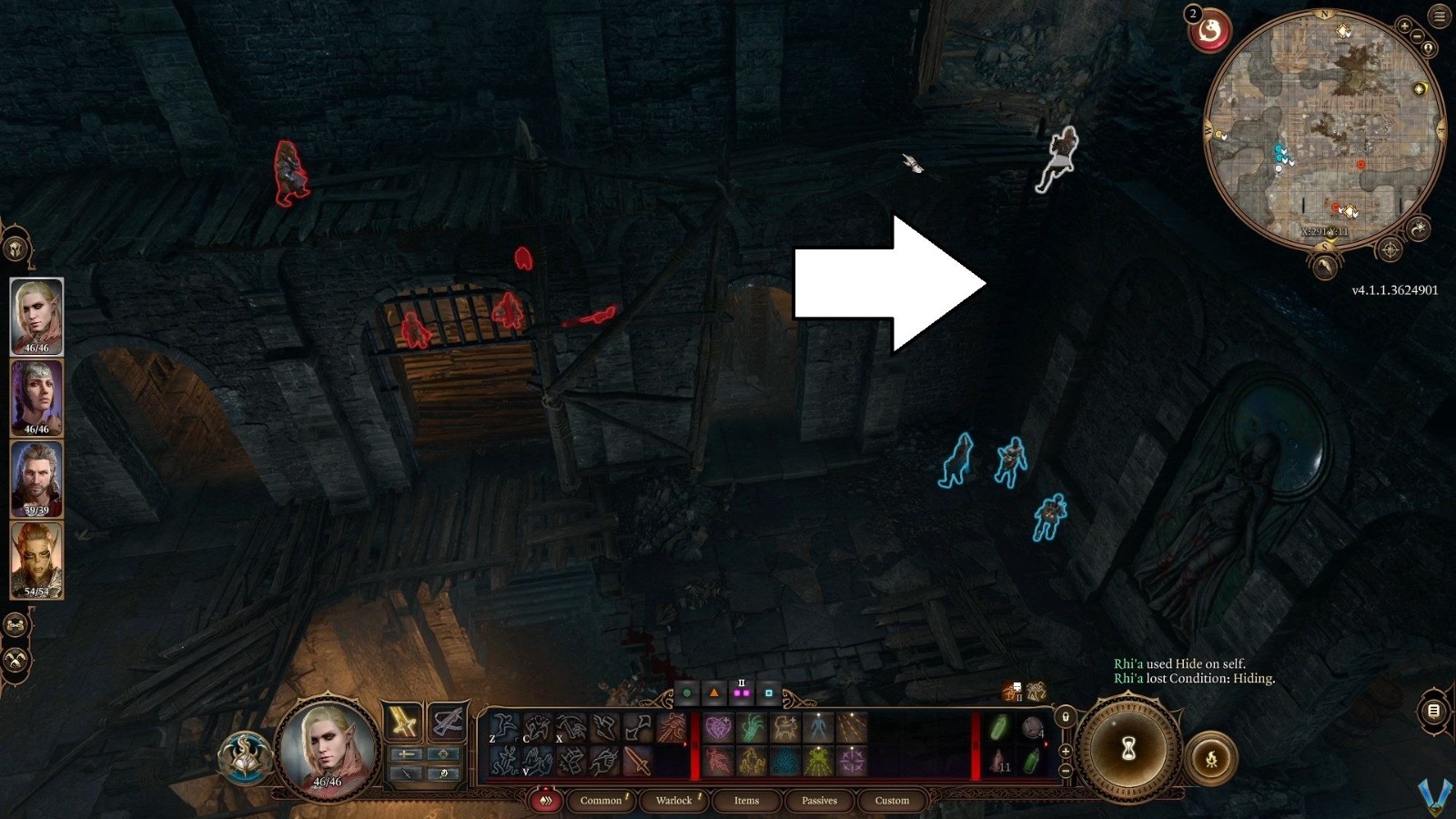This screenshot has width=1456, height=819.
Task: Collapse the action bar with the double-chevron button
Action: 548,801
